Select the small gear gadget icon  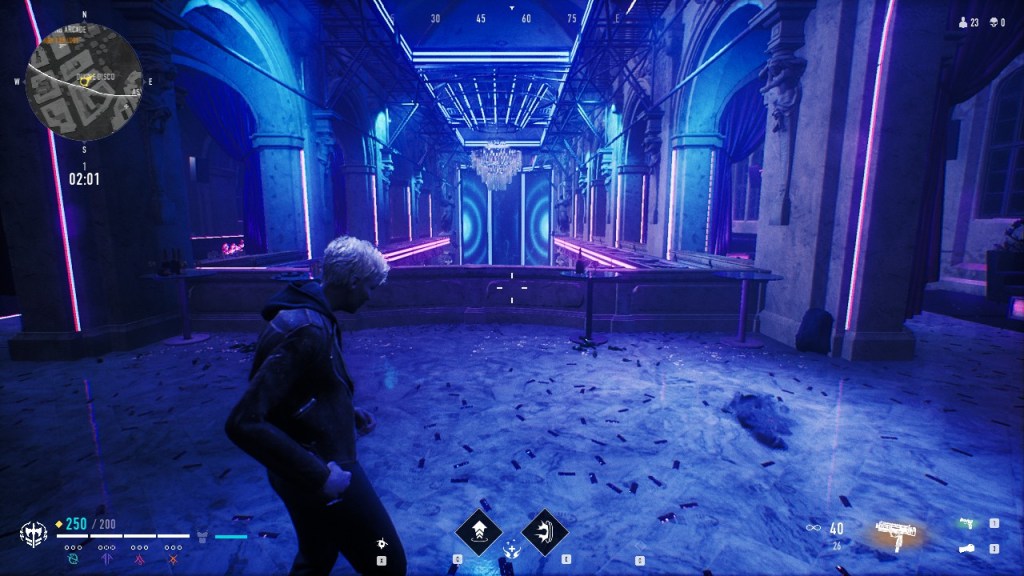coord(381,543)
